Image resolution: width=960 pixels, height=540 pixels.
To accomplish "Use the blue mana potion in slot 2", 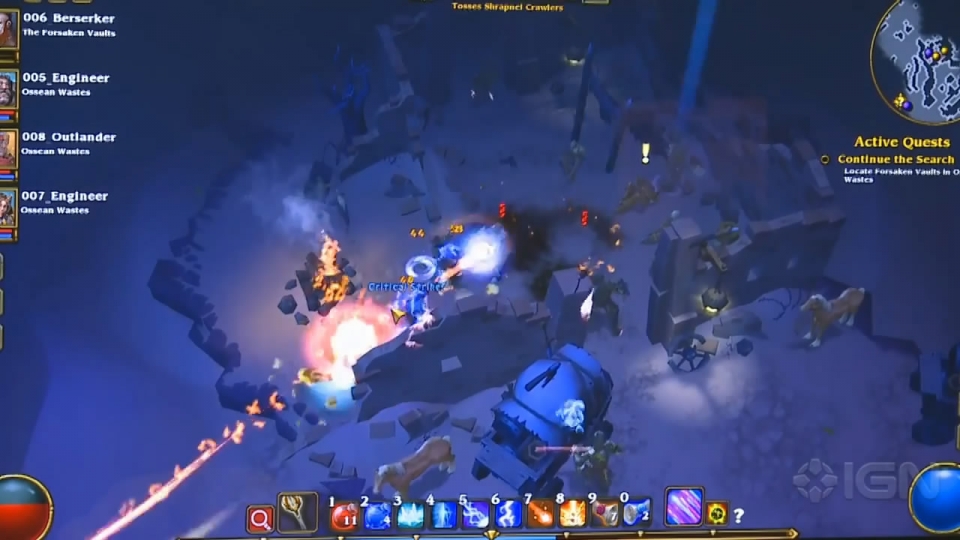I will [377, 516].
